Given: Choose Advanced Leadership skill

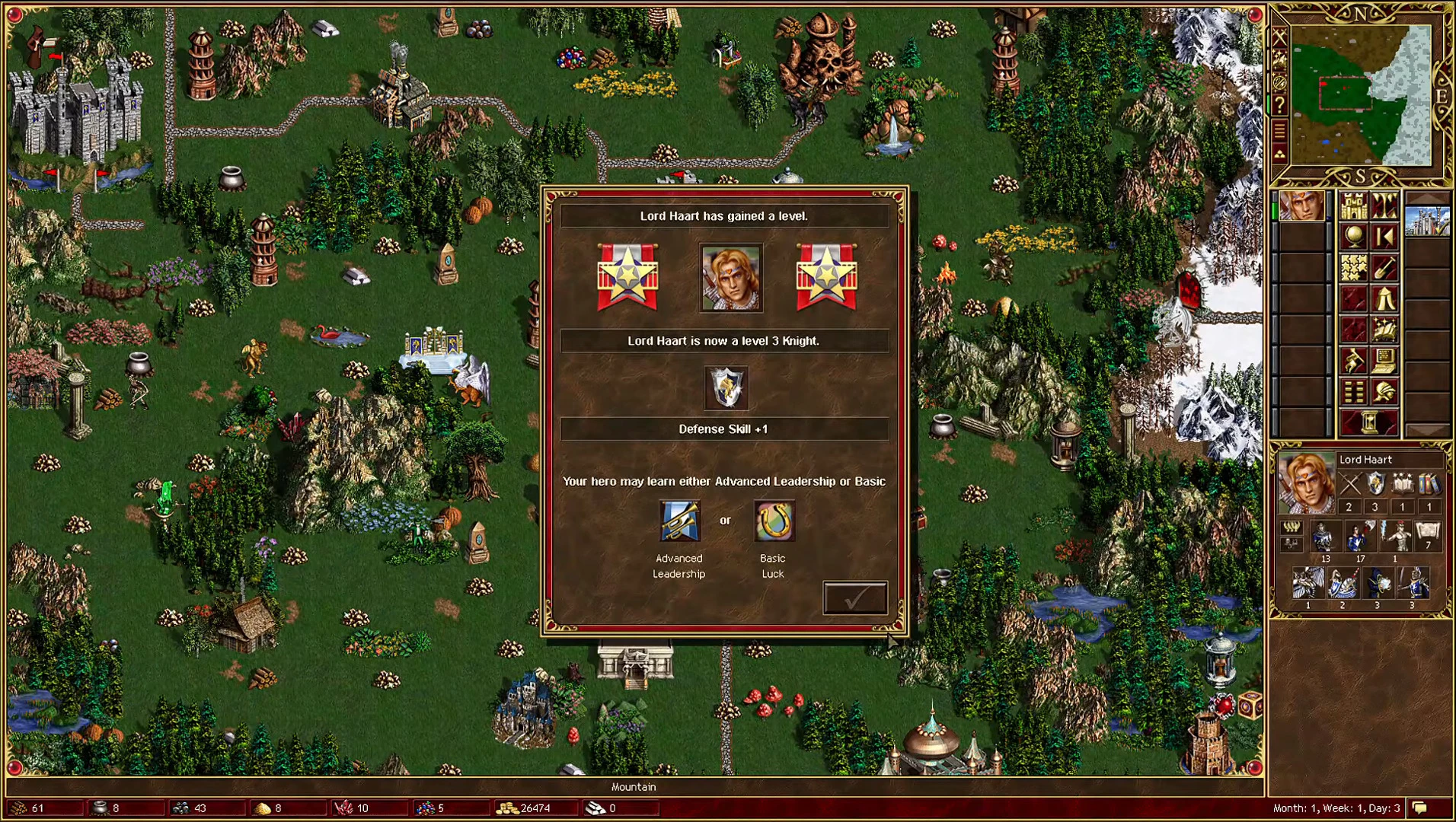Looking at the screenshot, I should [x=680, y=520].
